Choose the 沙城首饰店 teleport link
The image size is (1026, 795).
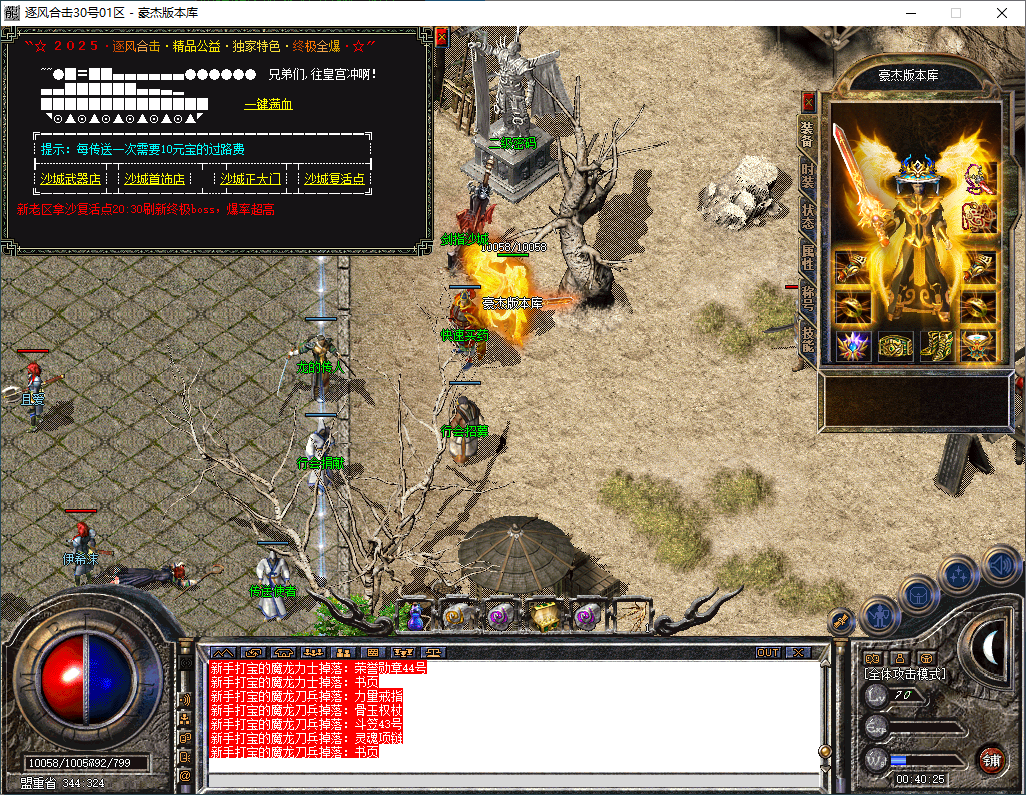click(154, 179)
